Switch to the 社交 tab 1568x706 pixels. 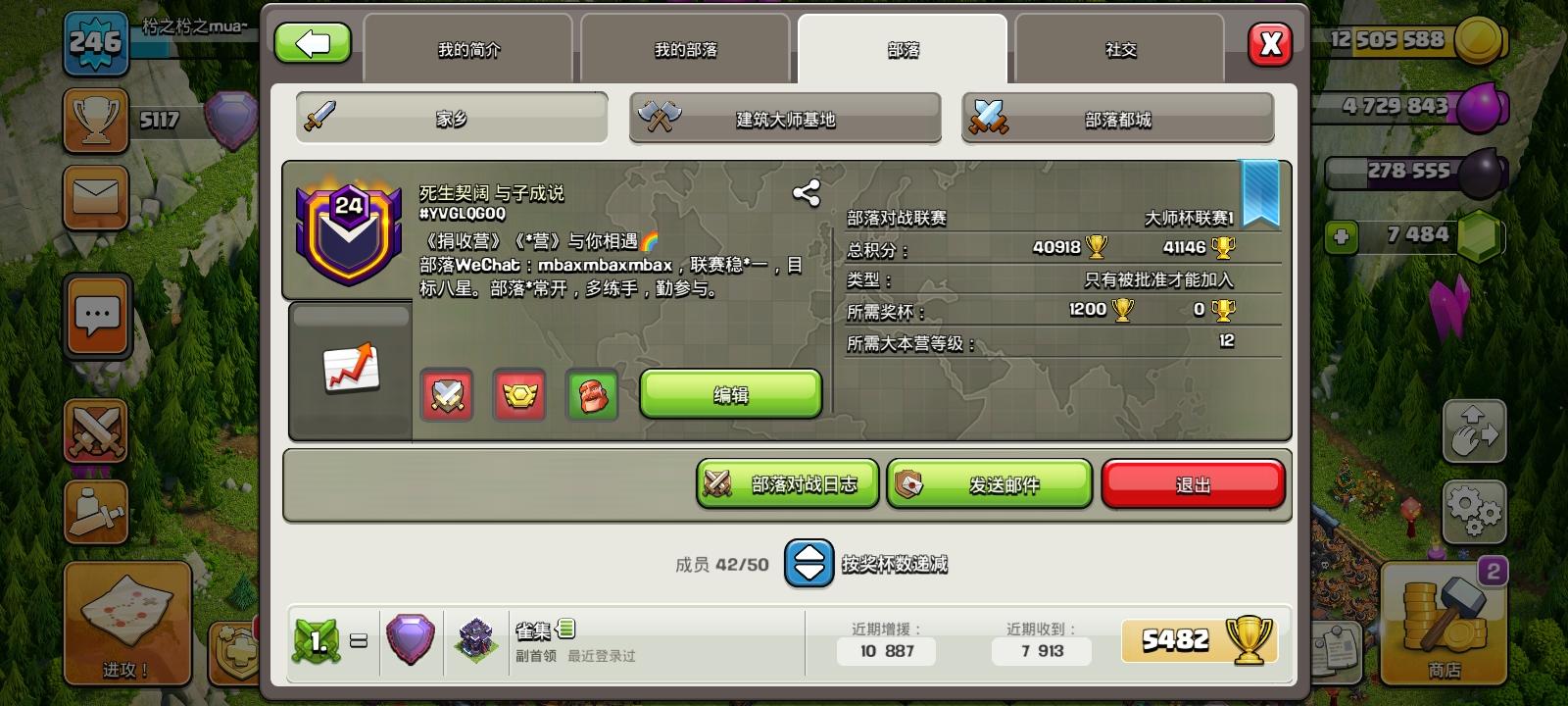(1119, 47)
